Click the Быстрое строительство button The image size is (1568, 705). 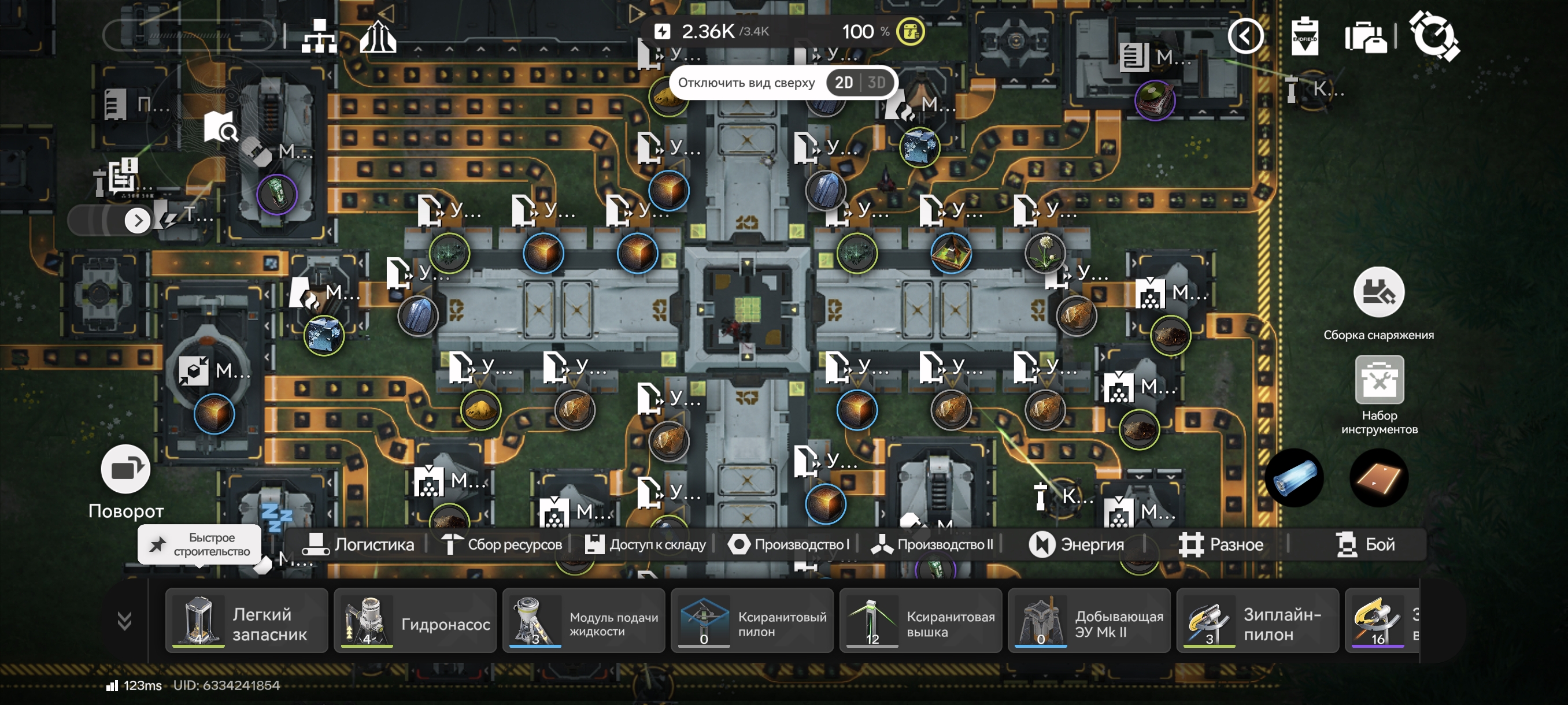pyautogui.click(x=199, y=544)
